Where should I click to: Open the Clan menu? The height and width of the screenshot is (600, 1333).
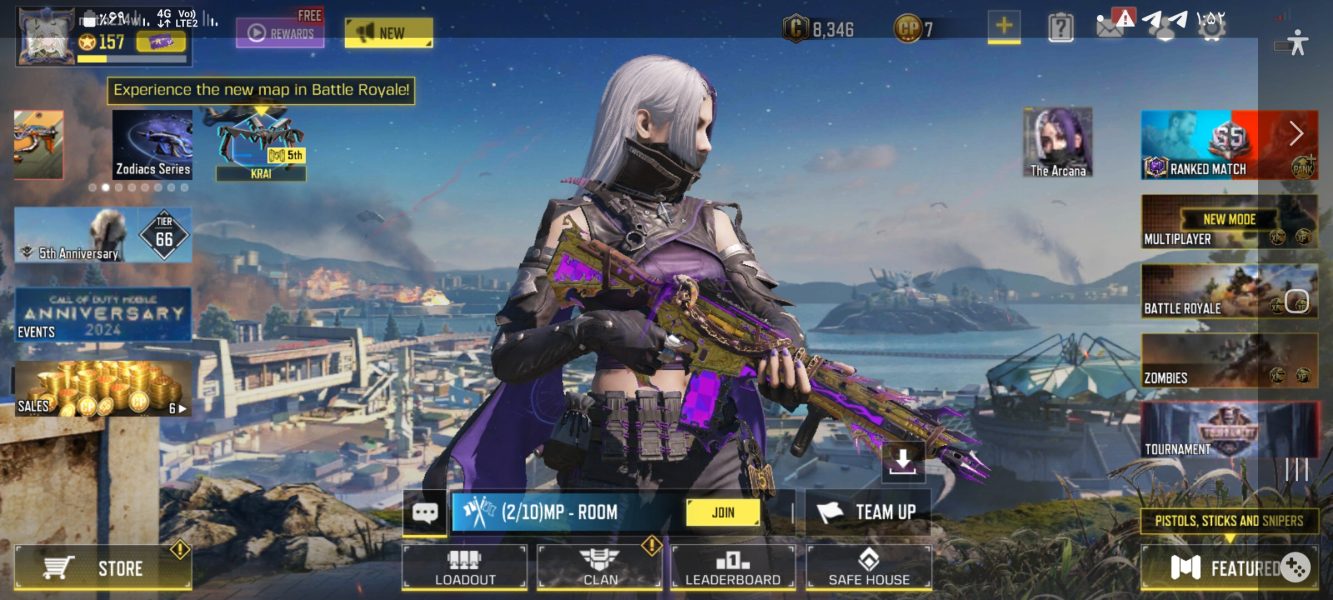pos(599,567)
